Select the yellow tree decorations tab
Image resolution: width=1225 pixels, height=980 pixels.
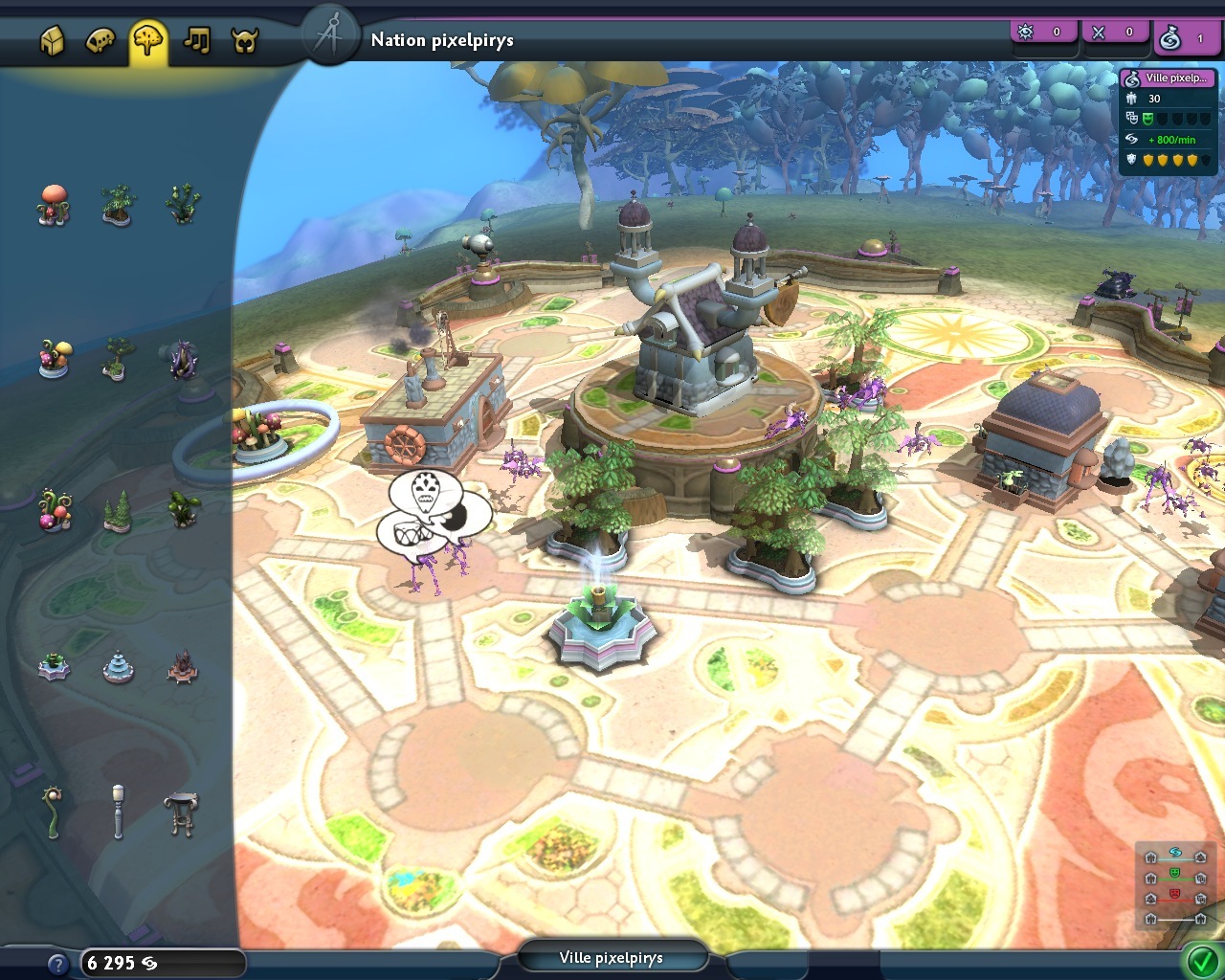(148, 41)
